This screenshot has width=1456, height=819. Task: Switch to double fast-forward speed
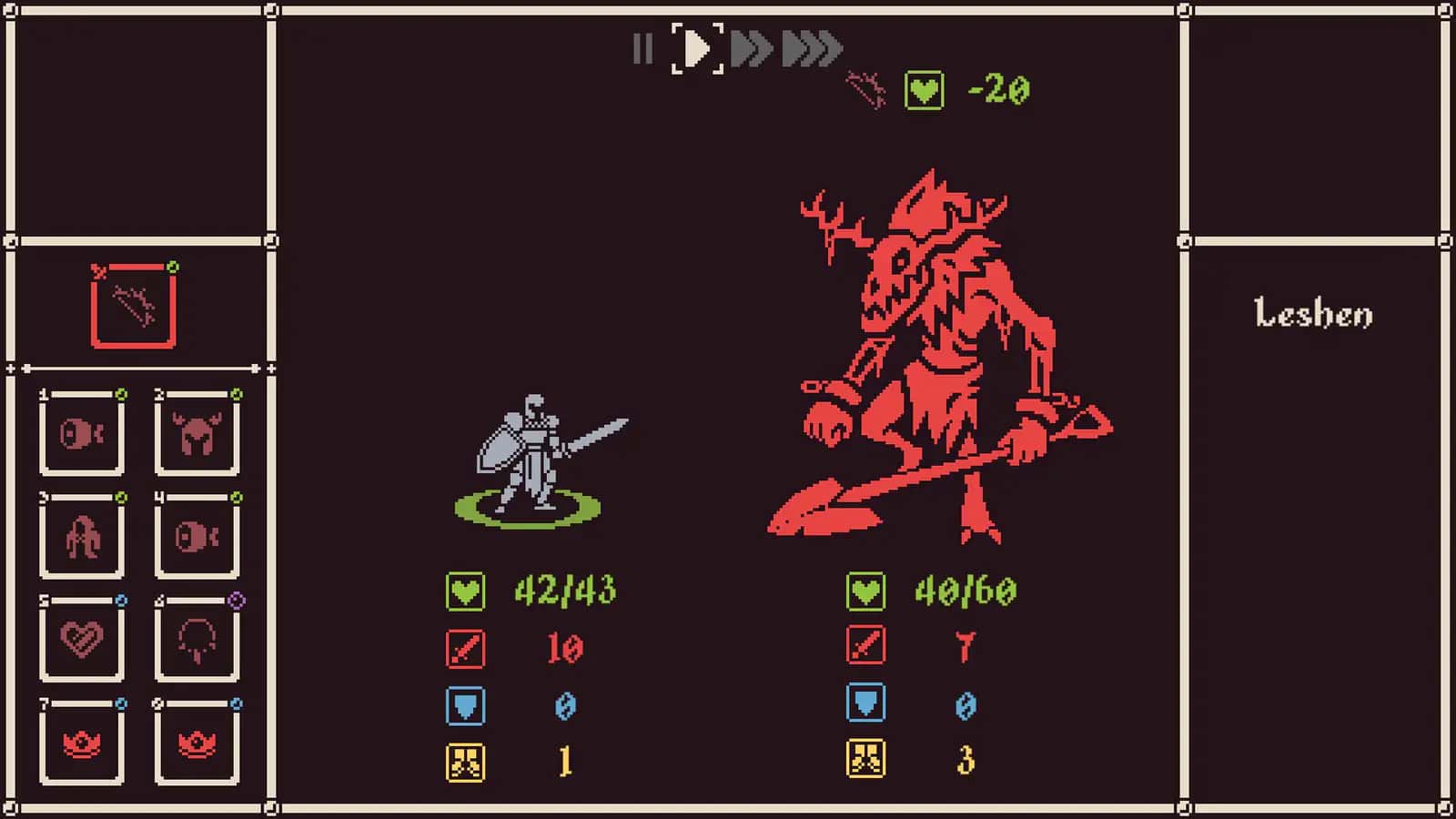click(752, 49)
